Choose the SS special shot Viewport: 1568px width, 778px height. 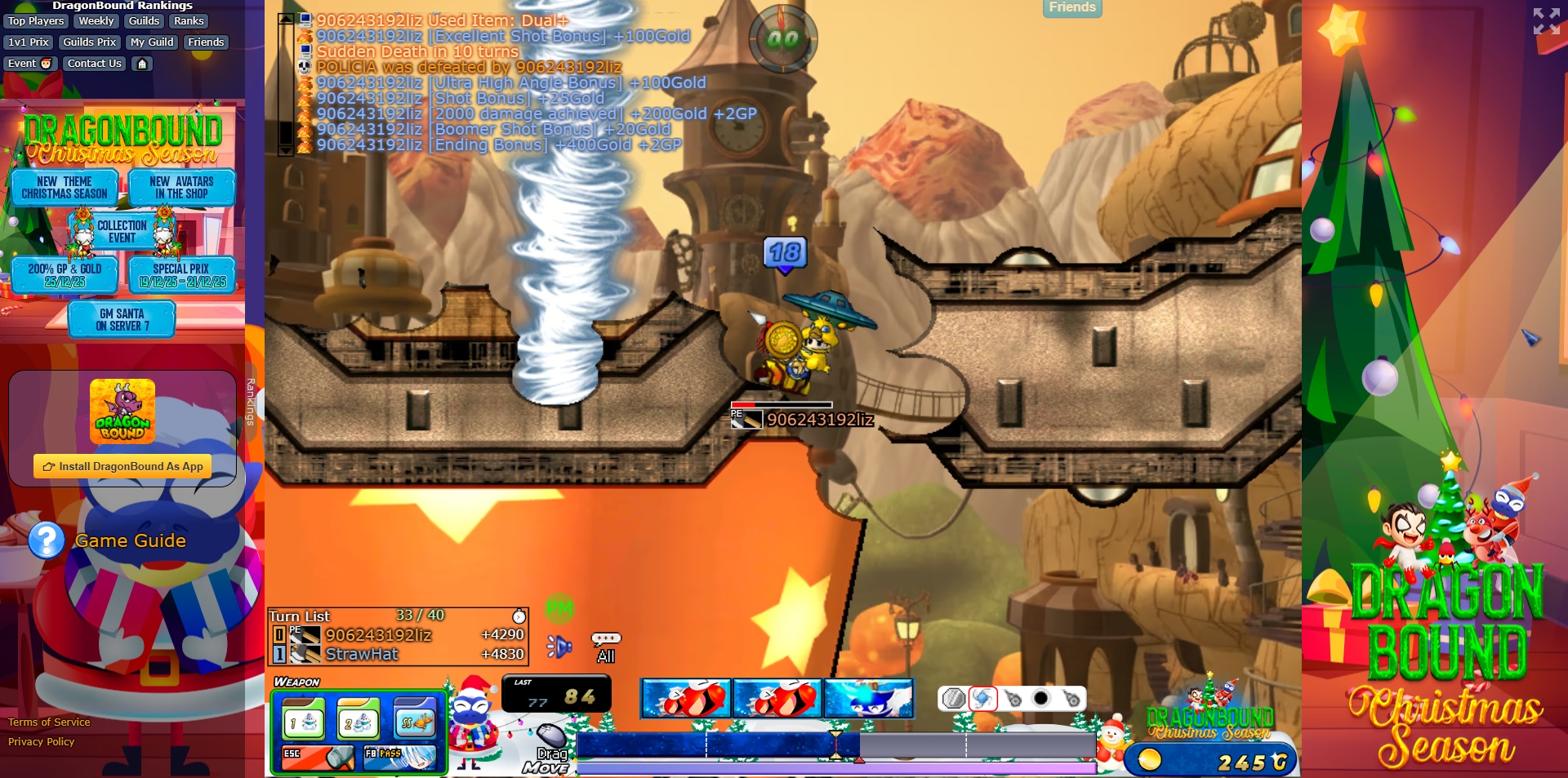click(x=414, y=722)
